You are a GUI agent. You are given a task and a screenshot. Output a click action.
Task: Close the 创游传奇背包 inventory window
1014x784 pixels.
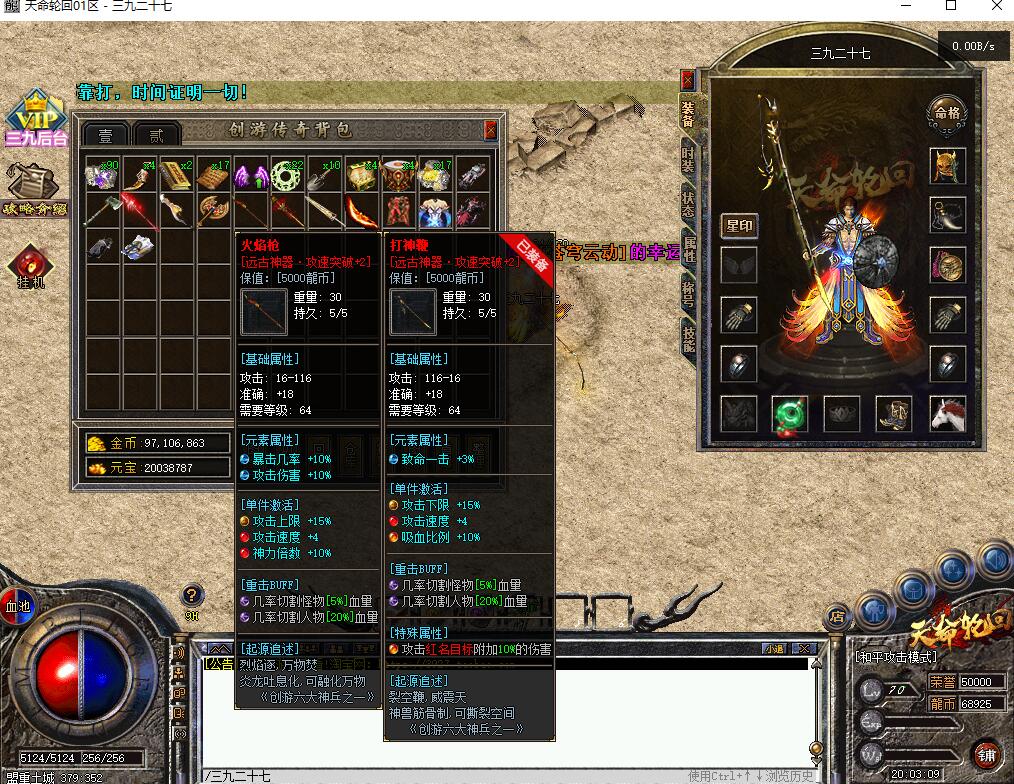click(x=490, y=130)
